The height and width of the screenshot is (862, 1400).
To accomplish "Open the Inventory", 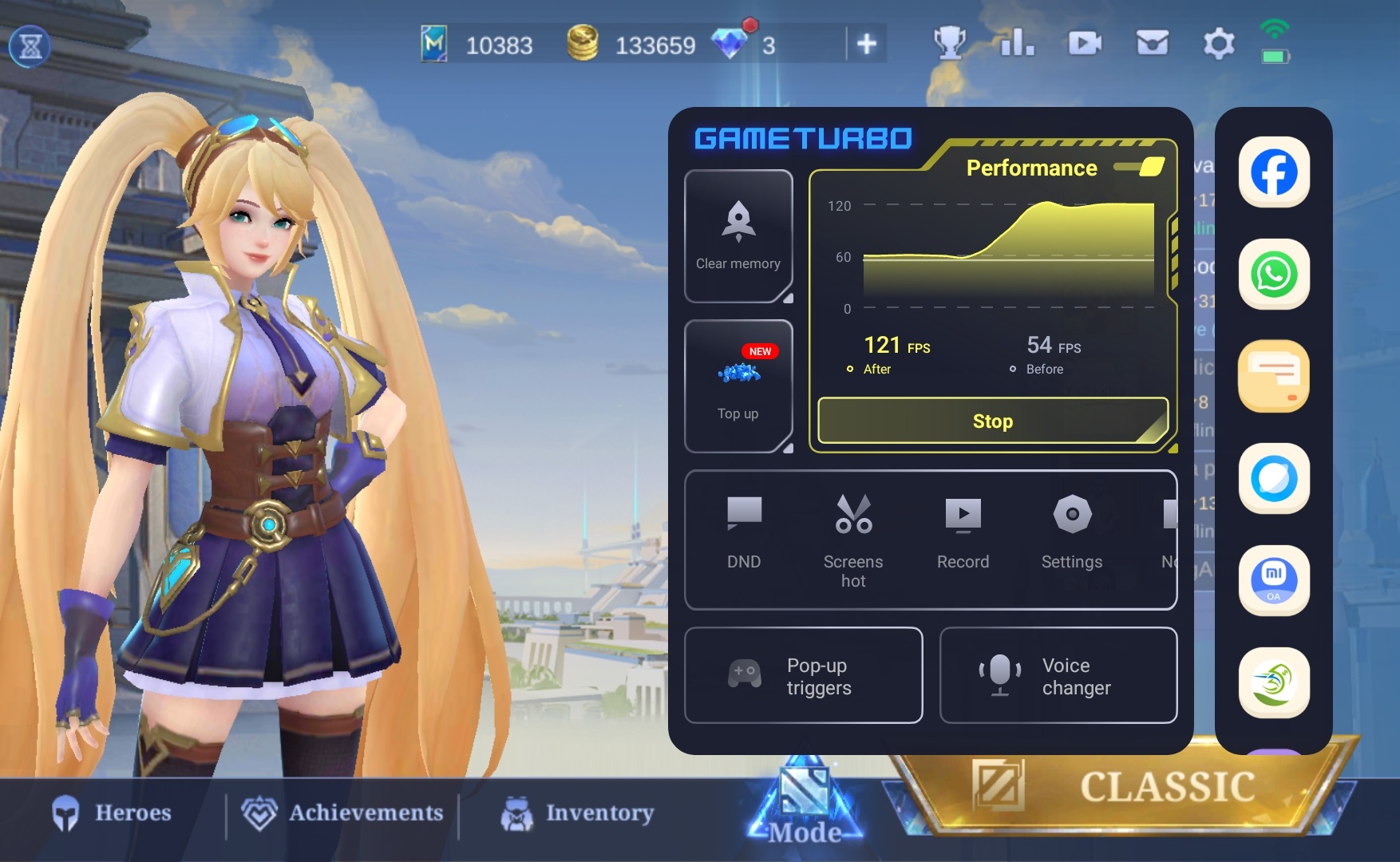I will pyautogui.click(x=577, y=813).
